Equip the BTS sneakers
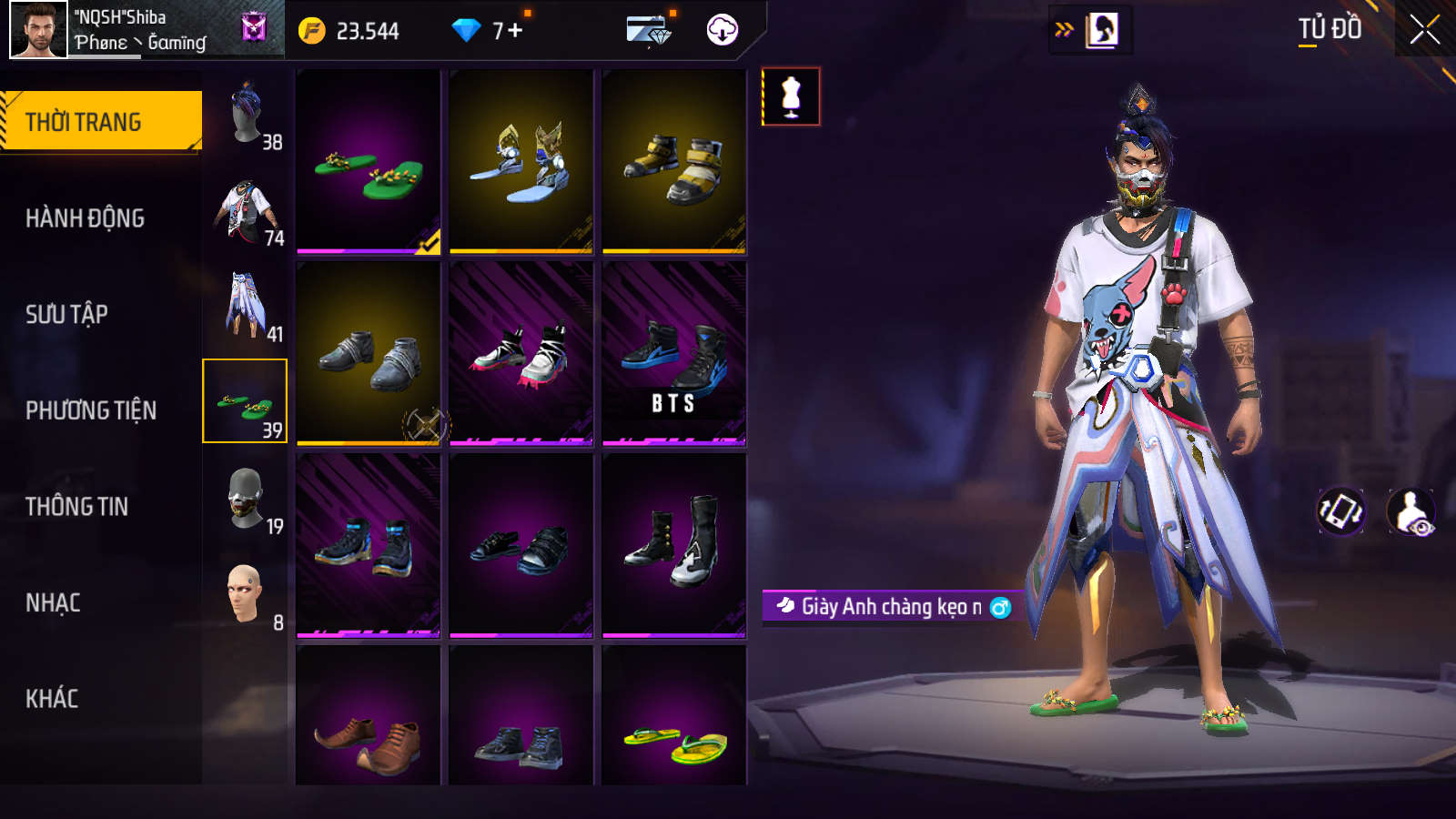This screenshot has height=819, width=1456. point(674,354)
